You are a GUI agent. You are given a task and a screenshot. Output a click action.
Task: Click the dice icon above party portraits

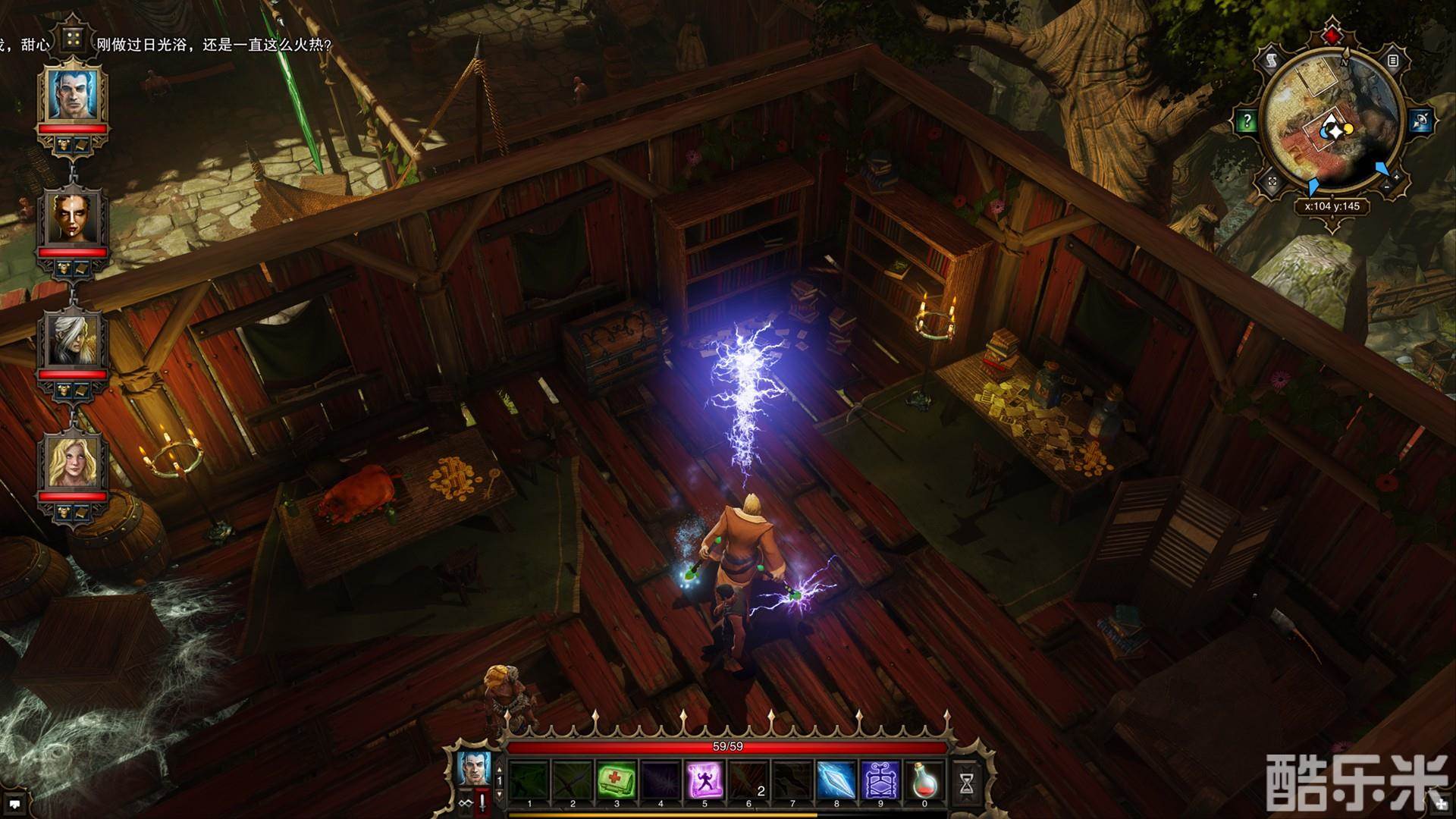point(74,39)
